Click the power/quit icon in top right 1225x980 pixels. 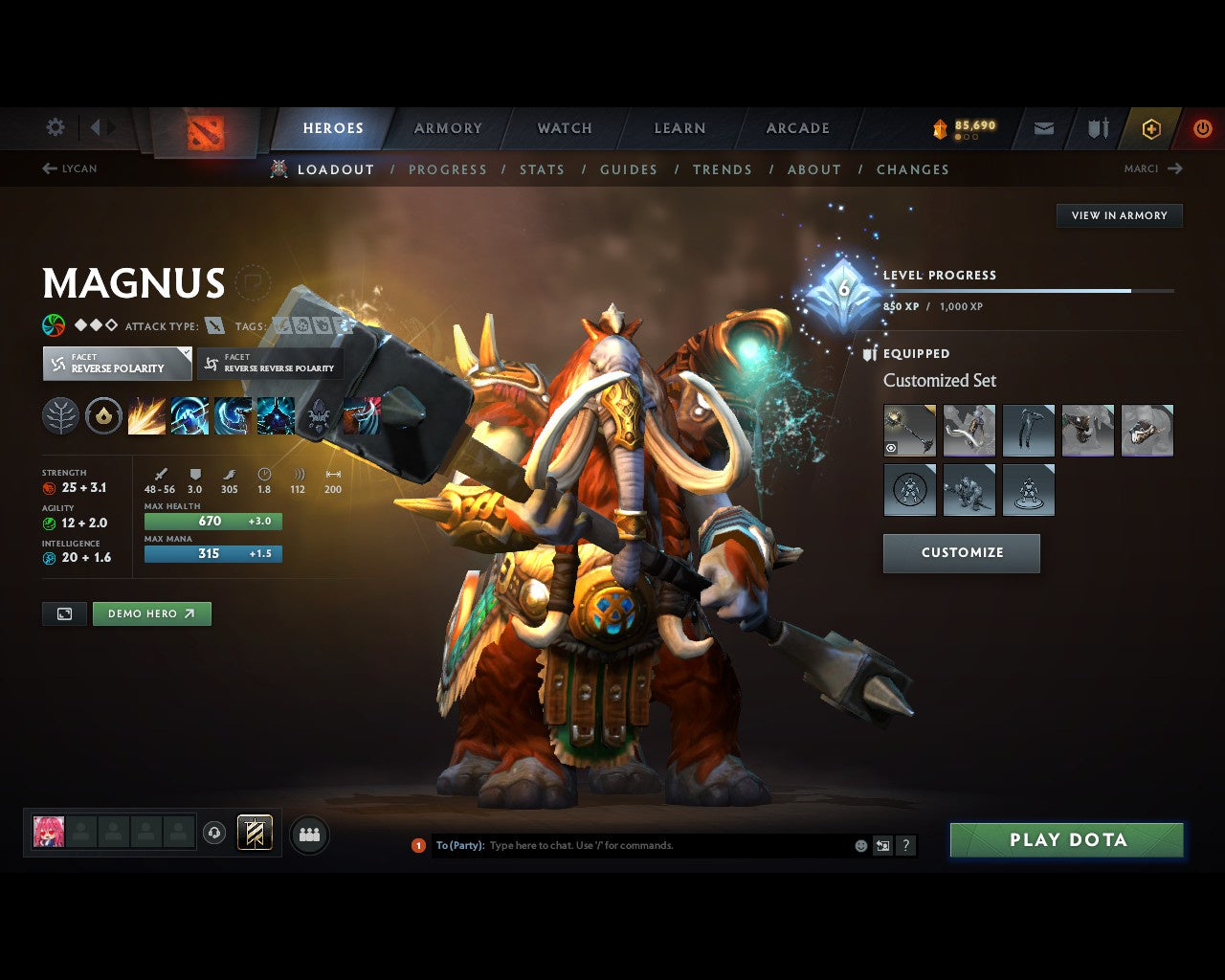[1202, 127]
